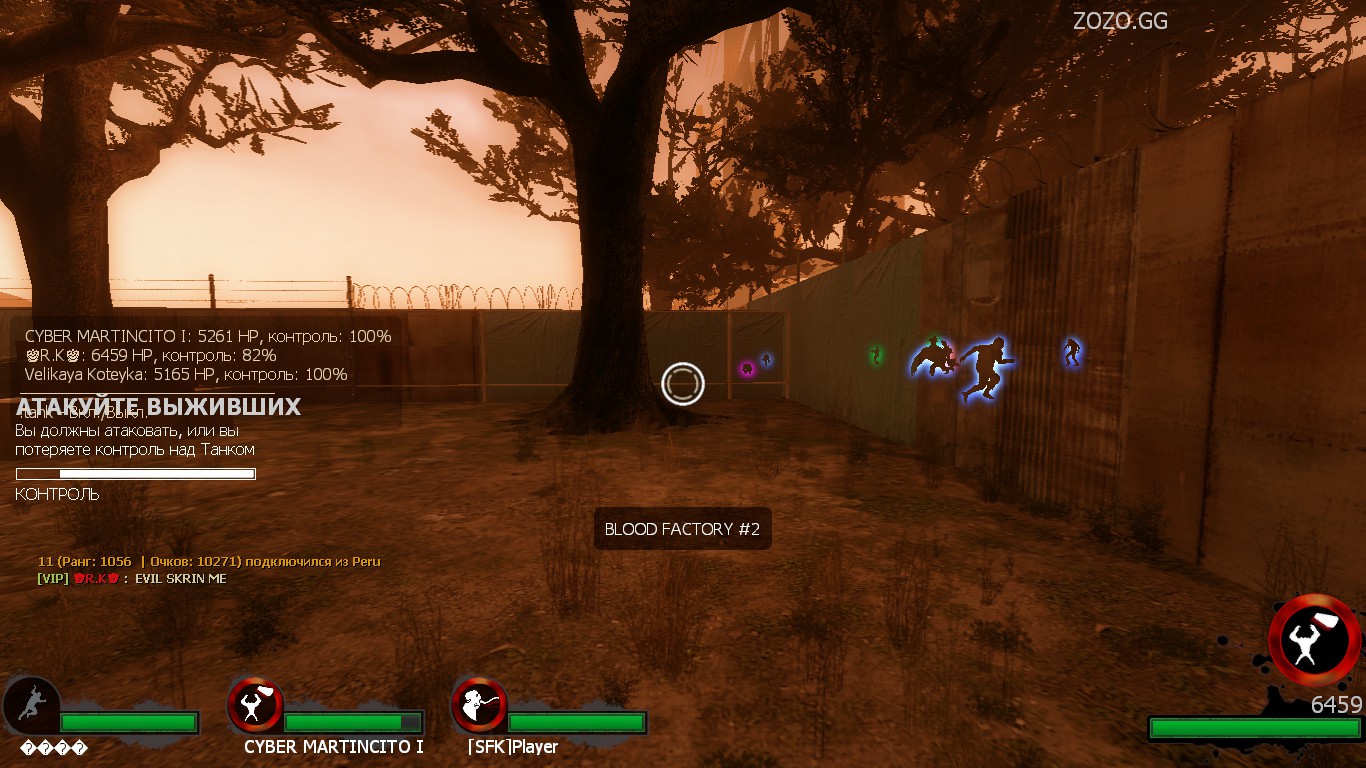This screenshot has width=1366, height=768.
Task: Click the VIP chat message EVIL SKRIN ME
Action: tap(132, 578)
